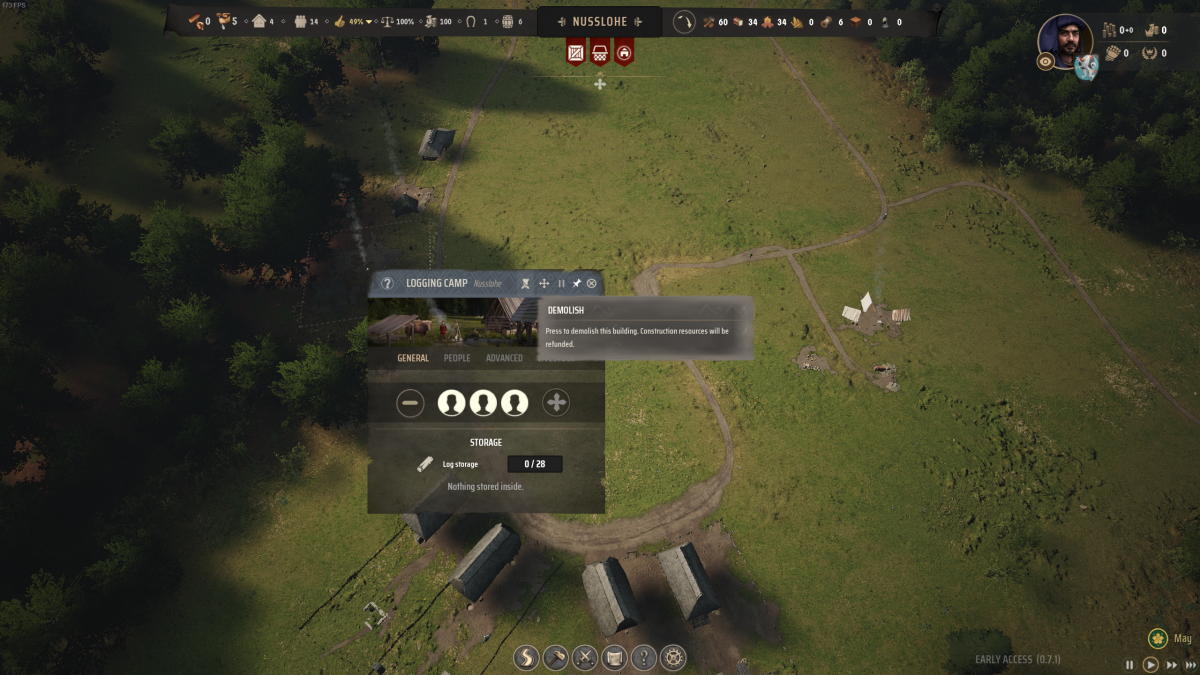Open the construction hammer menu
The height and width of the screenshot is (675, 1200).
pyautogui.click(x=556, y=657)
